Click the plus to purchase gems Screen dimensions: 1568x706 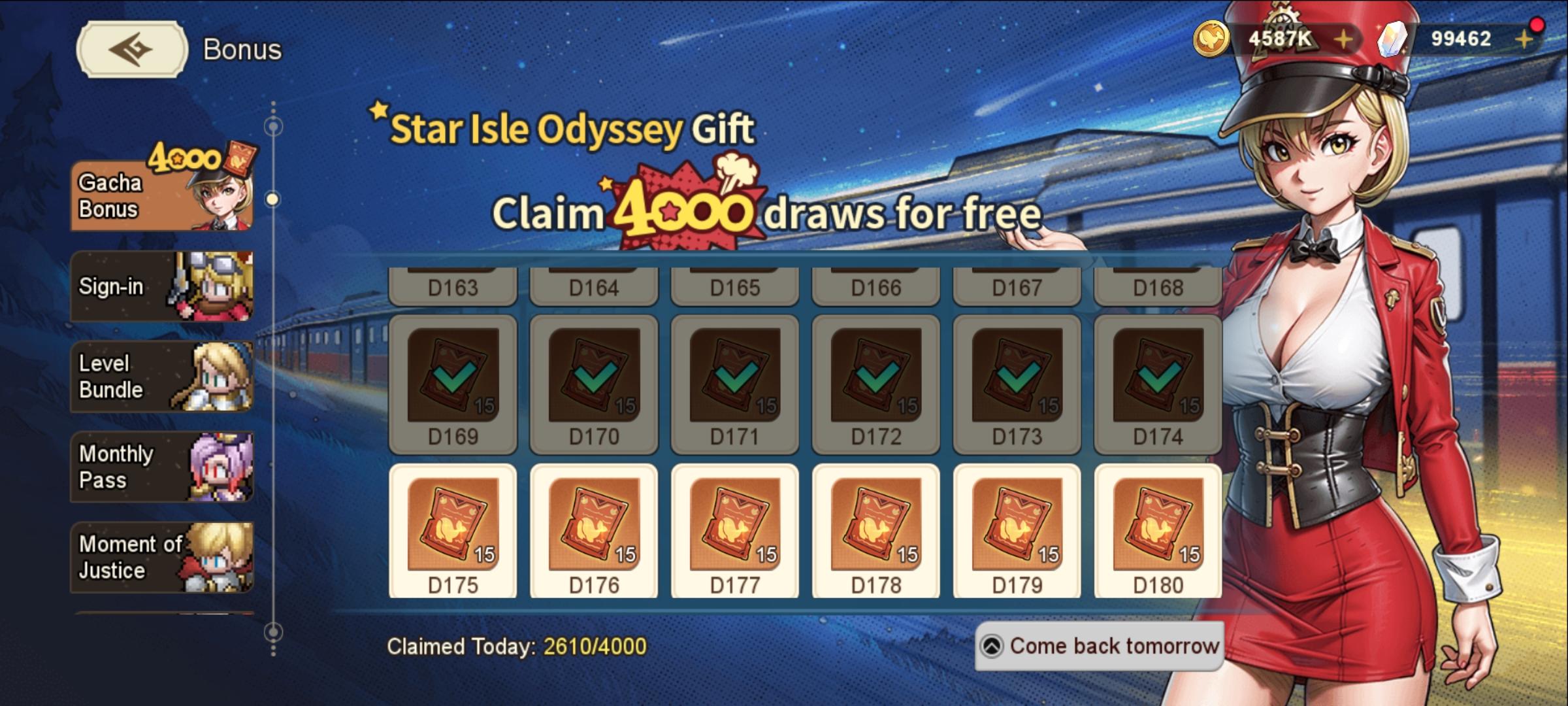pos(1525,38)
